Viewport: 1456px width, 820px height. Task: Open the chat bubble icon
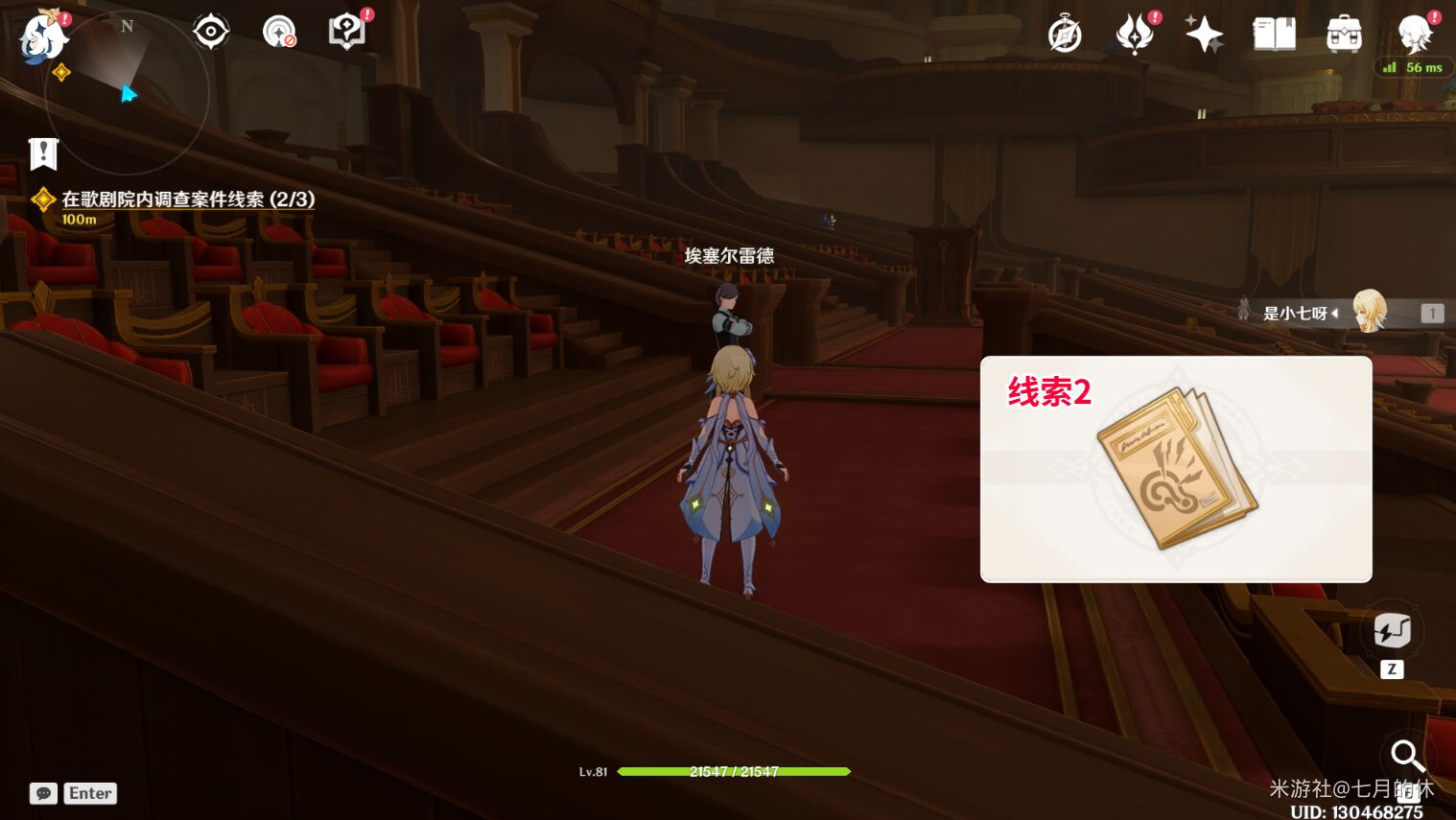[43, 793]
